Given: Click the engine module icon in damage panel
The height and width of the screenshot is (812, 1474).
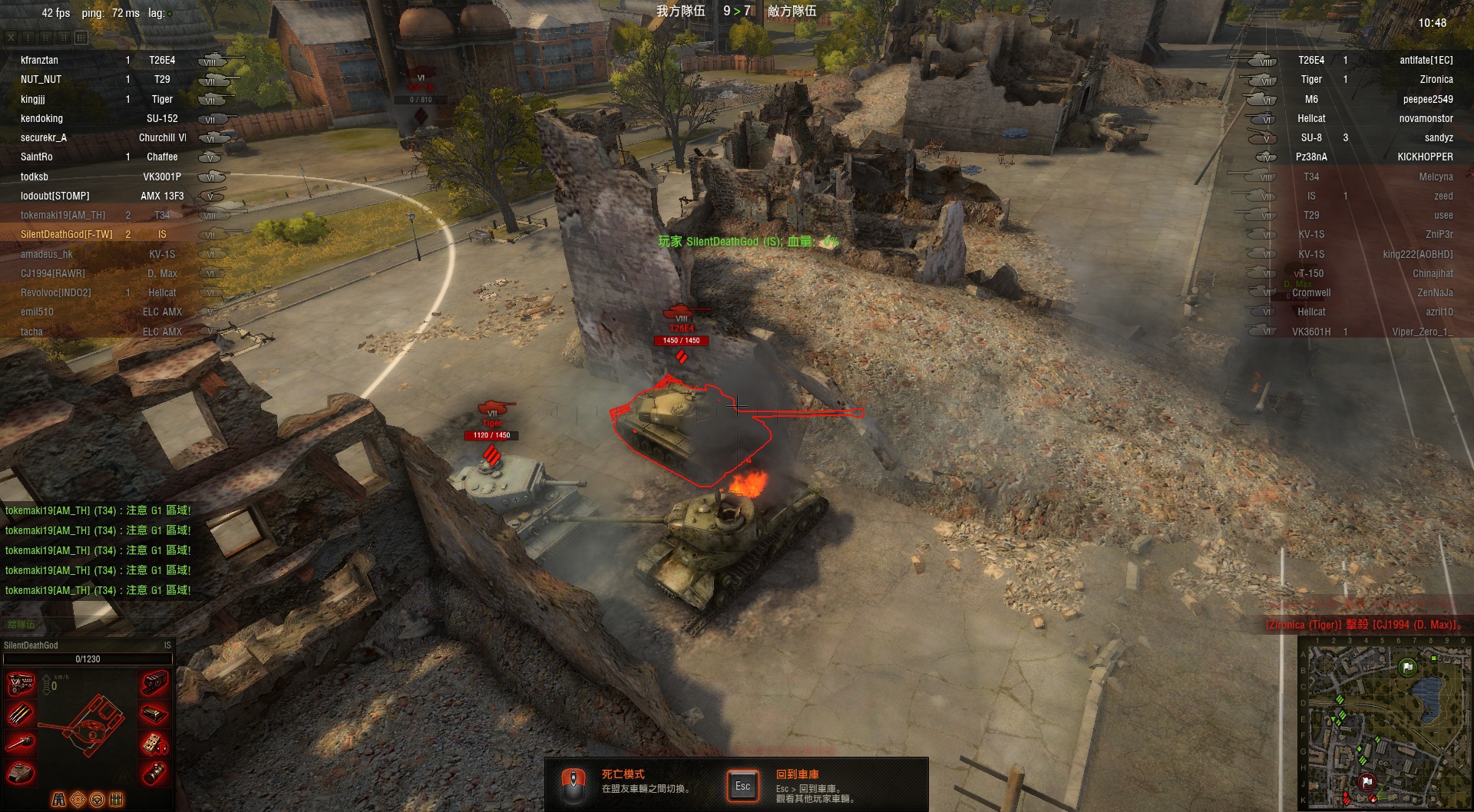Looking at the screenshot, I should 21,683.
